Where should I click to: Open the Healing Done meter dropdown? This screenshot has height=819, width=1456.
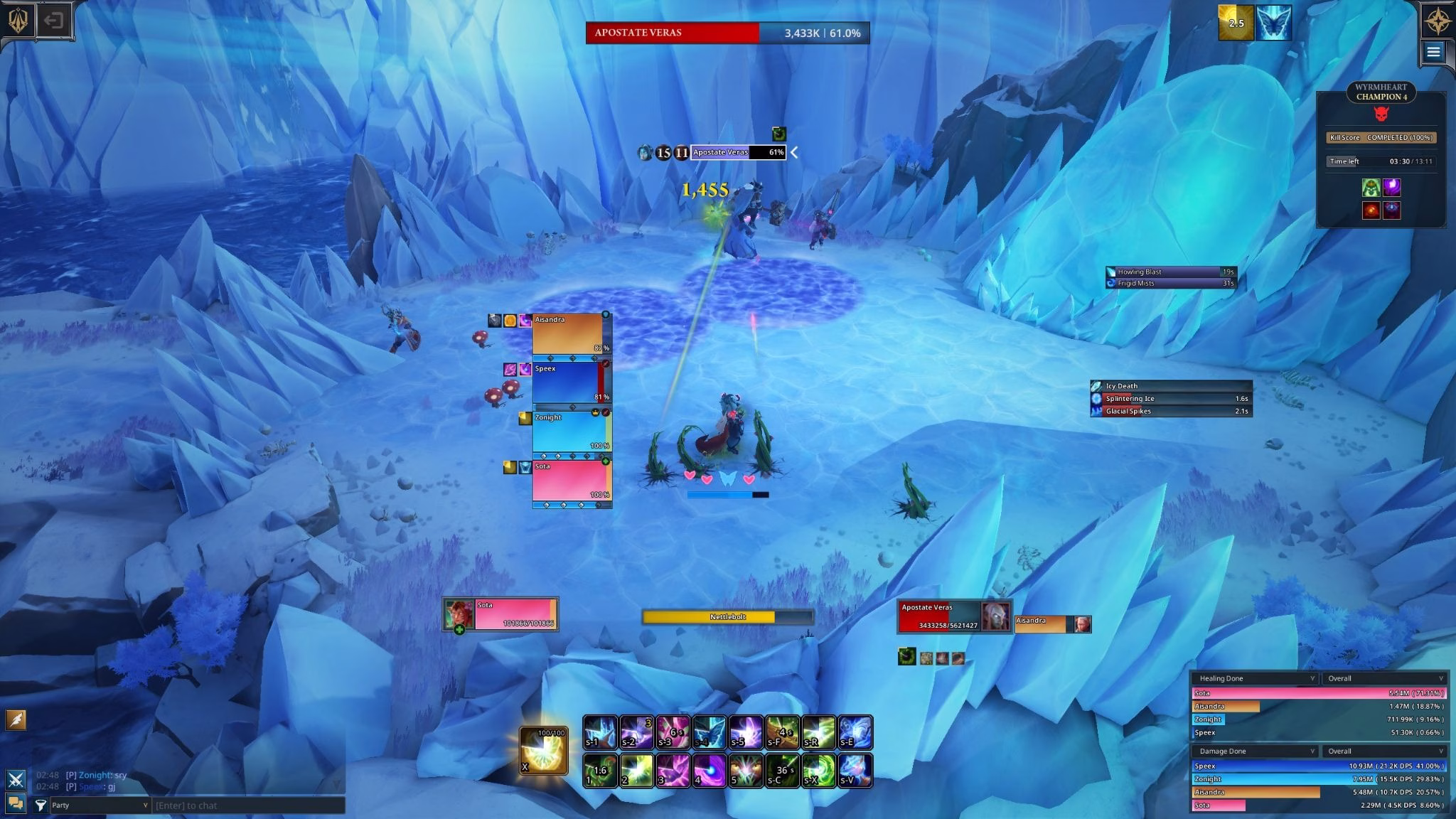tap(1255, 678)
